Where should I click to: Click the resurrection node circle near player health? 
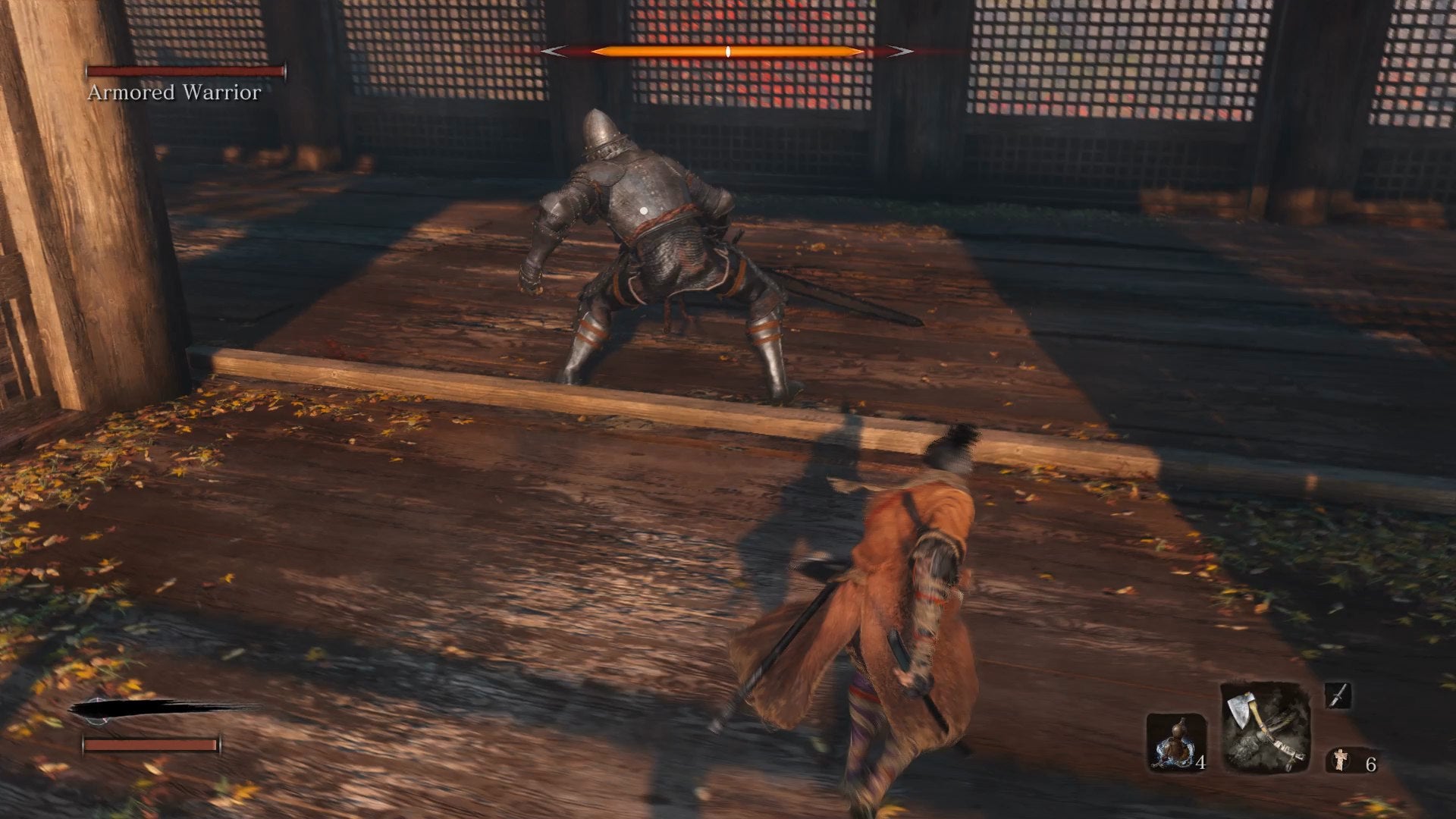(96, 711)
